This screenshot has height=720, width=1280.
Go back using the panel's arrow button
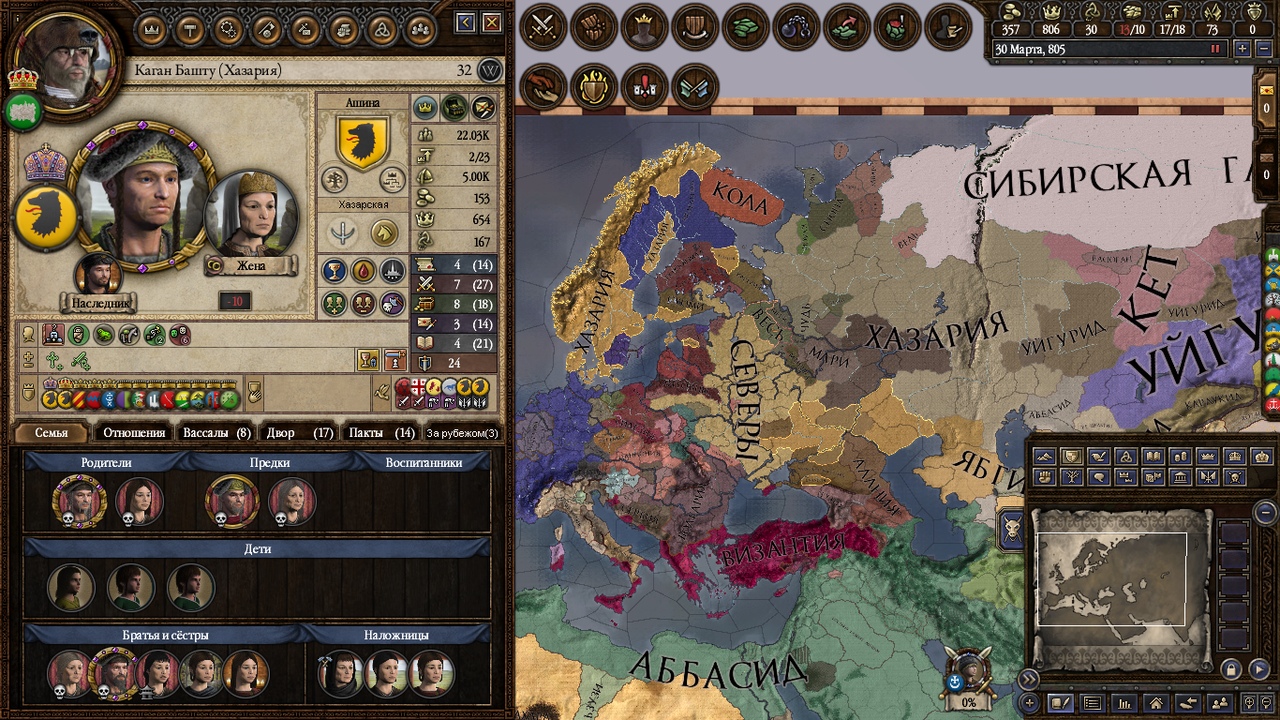465,22
